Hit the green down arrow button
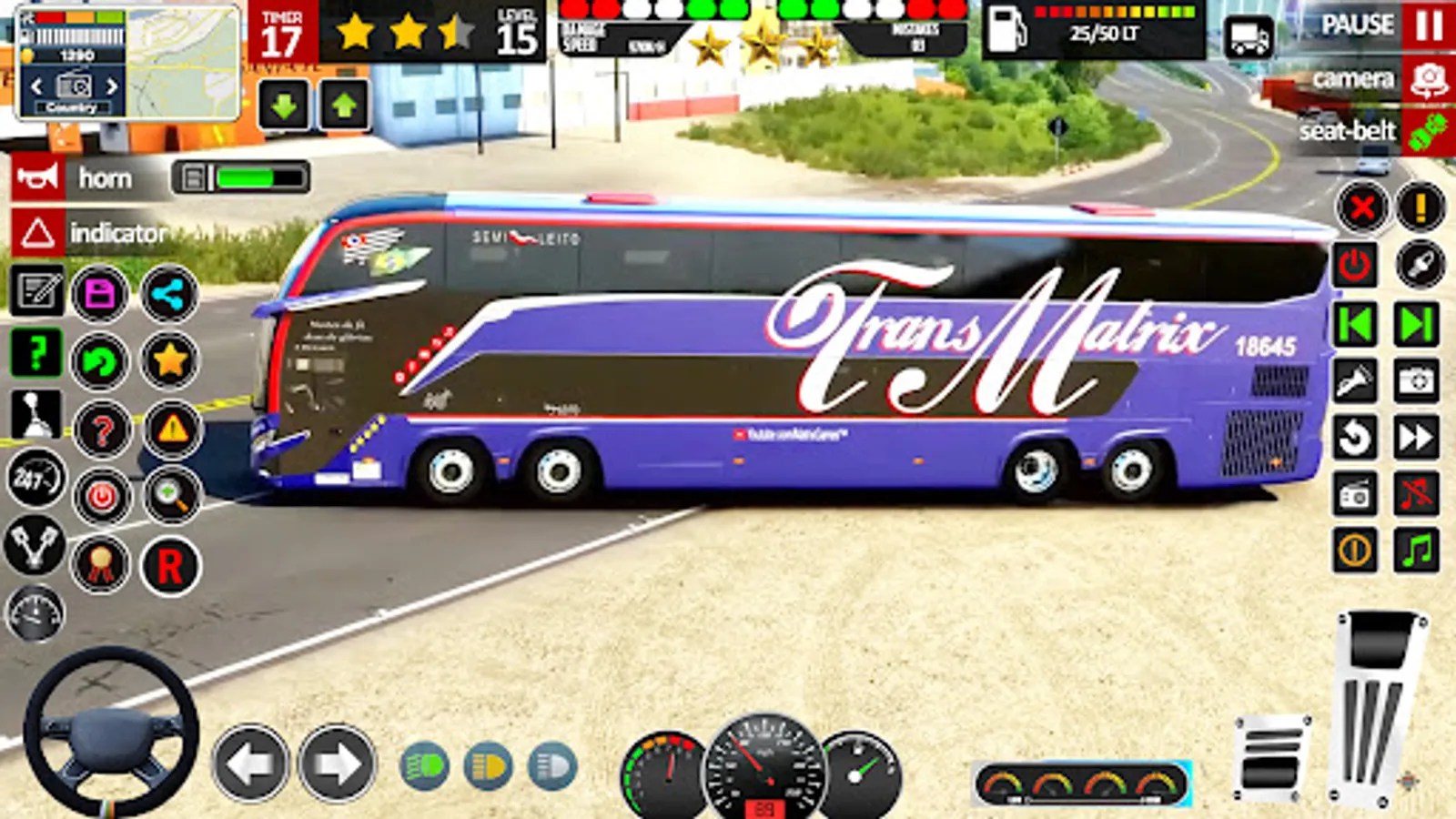The height and width of the screenshot is (819, 1456). (x=284, y=106)
